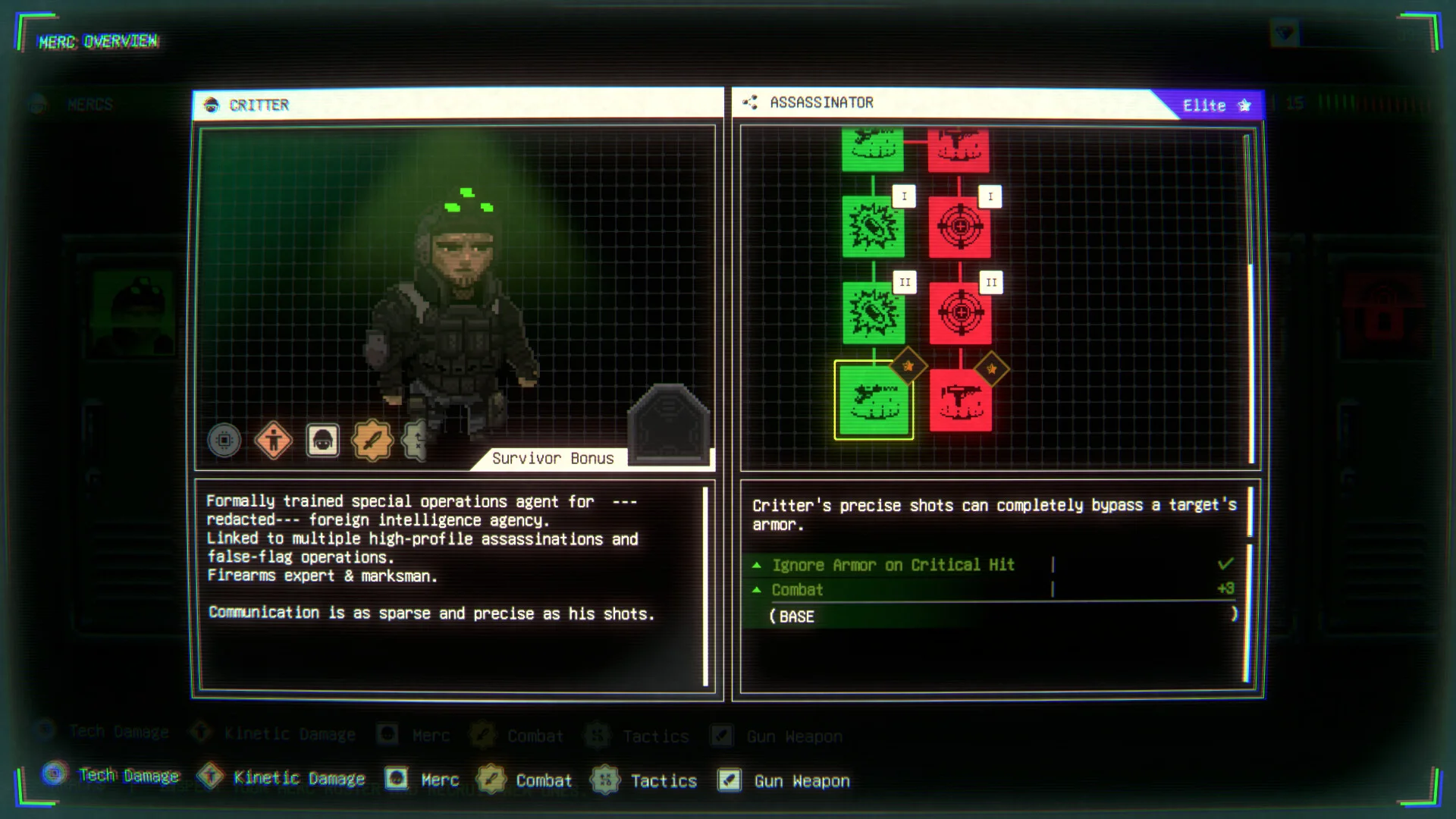Click the partly hidden Tactics badge icon
Viewport: 1456px width, 819px height.
point(415,440)
